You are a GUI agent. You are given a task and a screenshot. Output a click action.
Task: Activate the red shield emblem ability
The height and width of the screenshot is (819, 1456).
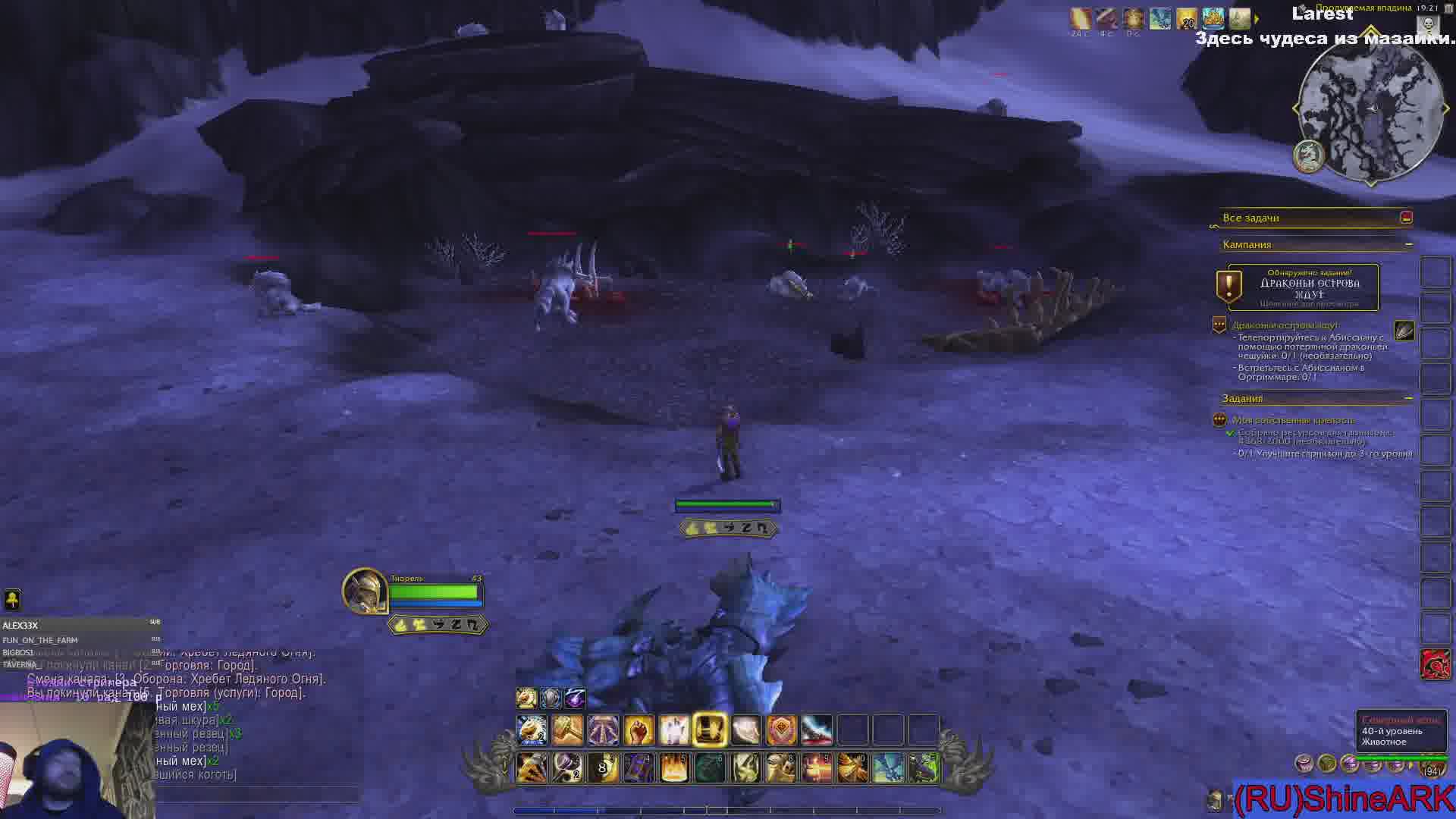pyautogui.click(x=781, y=730)
